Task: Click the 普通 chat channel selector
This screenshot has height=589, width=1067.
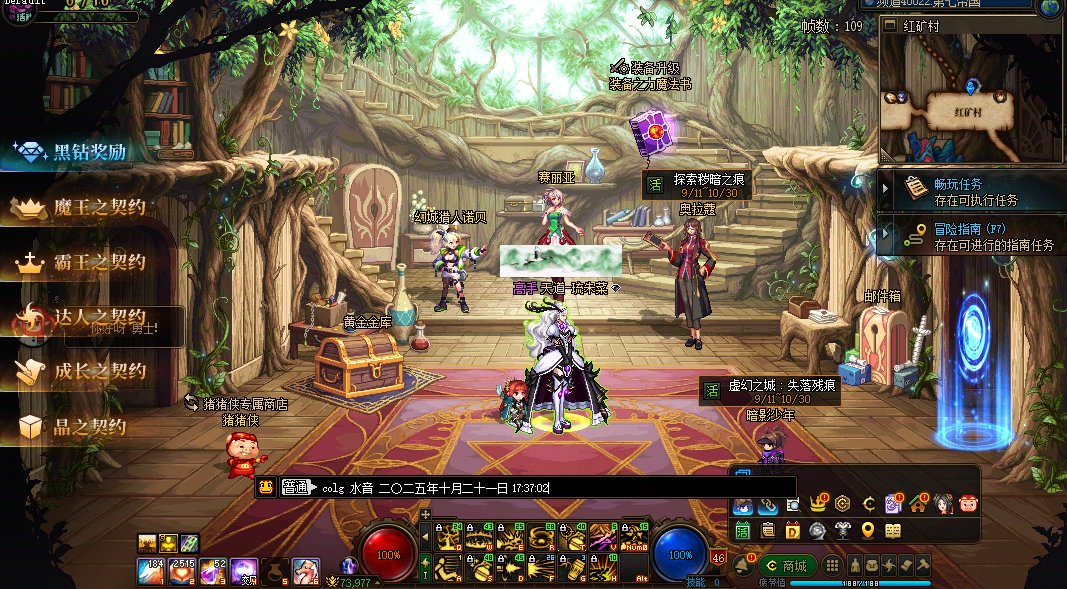Action: (296, 488)
